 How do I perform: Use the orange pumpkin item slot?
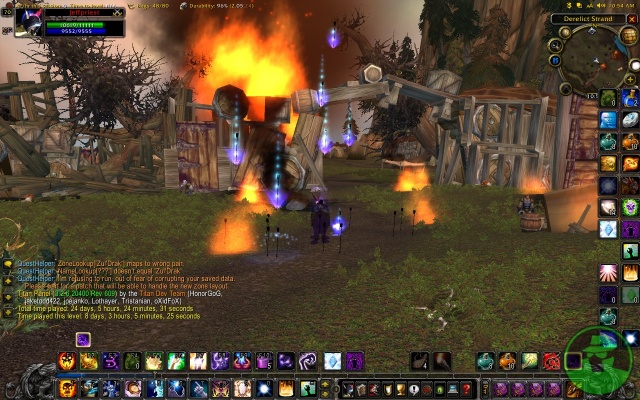630,141
